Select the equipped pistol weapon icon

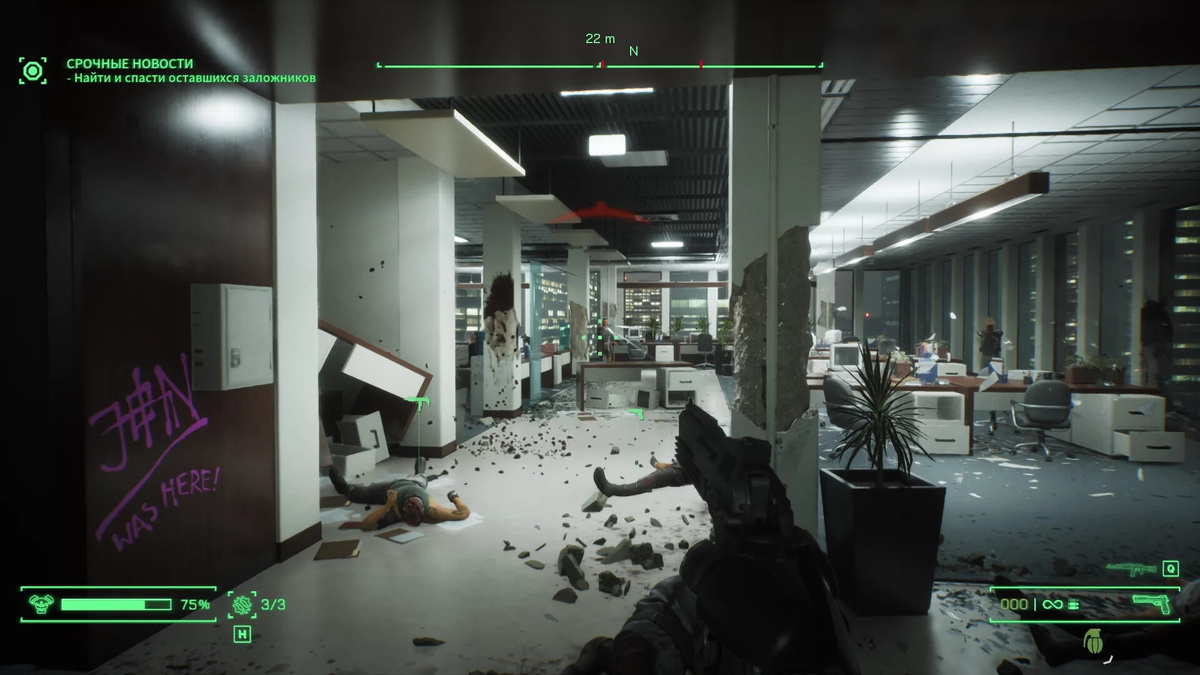click(x=1150, y=603)
